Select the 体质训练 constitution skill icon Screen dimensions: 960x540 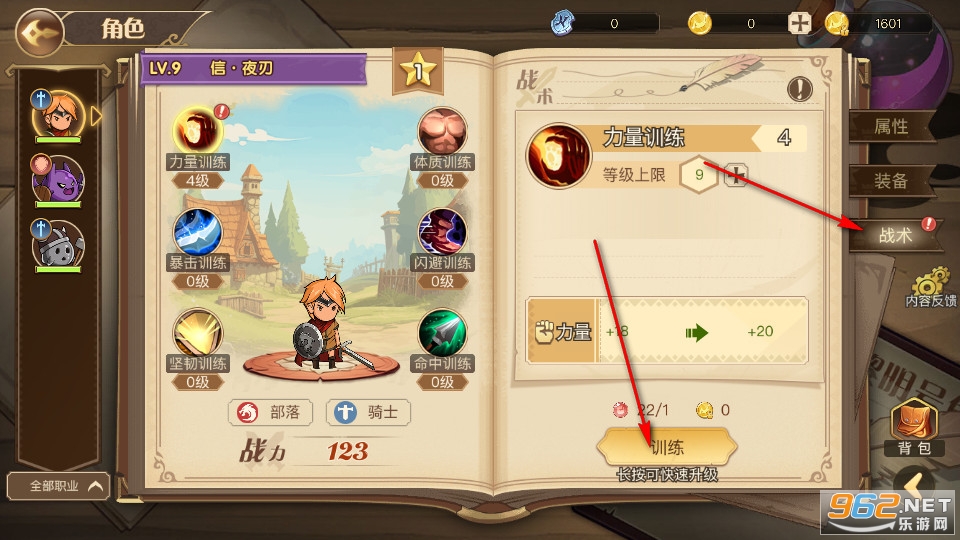[x=442, y=130]
